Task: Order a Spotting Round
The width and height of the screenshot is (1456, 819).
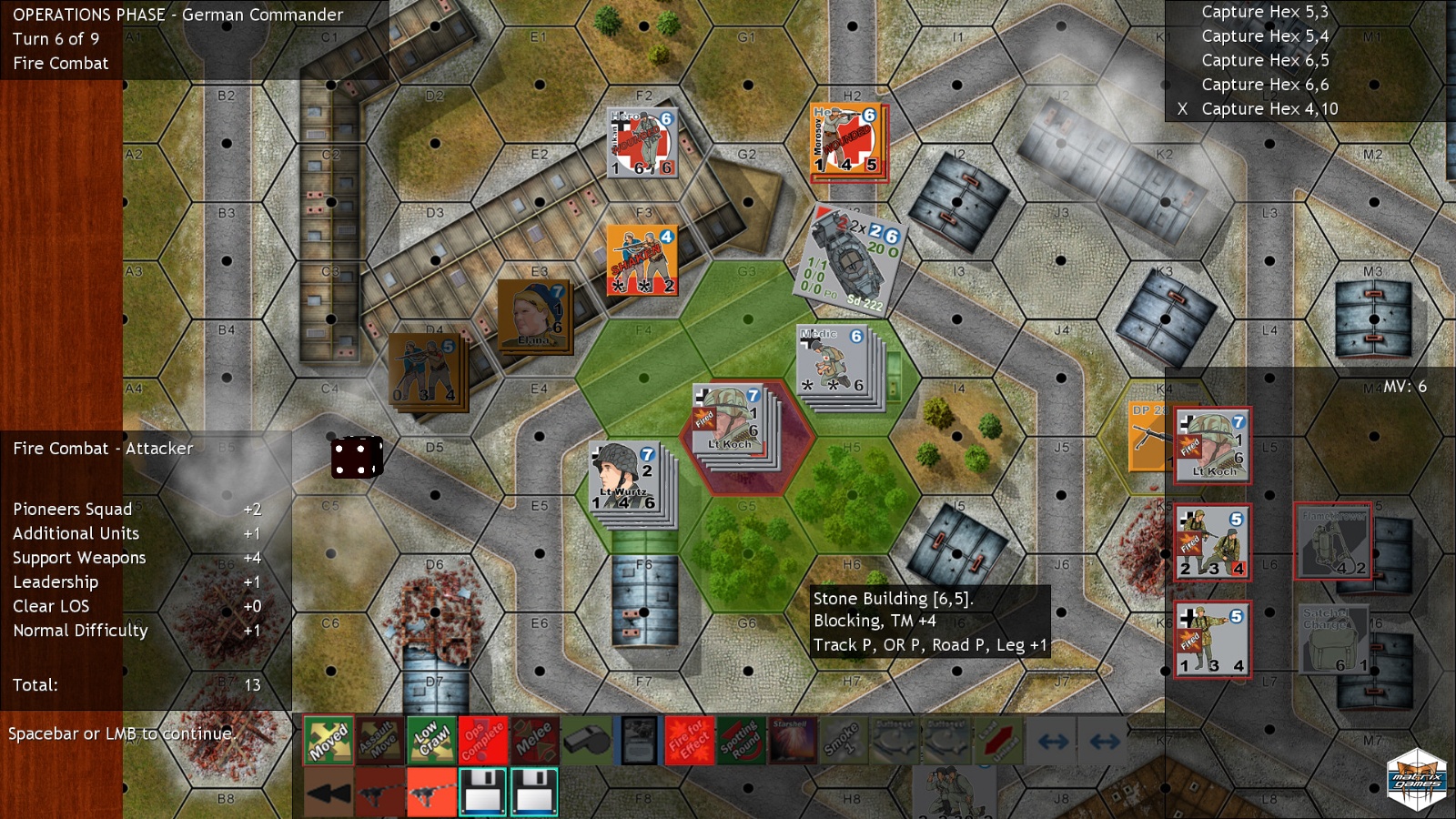Action: coord(741,741)
